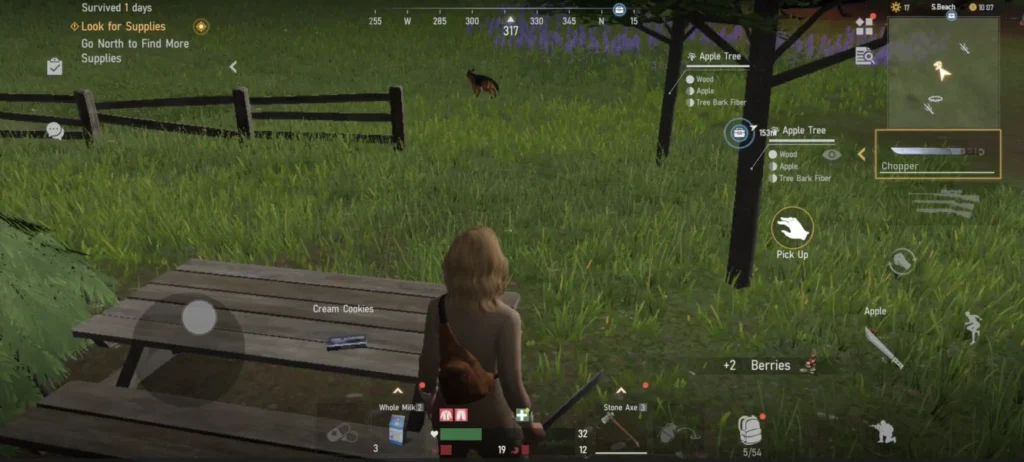The width and height of the screenshot is (1024, 462).
Task: Toggle the eye icon beside Apple Tree
Action: point(831,155)
